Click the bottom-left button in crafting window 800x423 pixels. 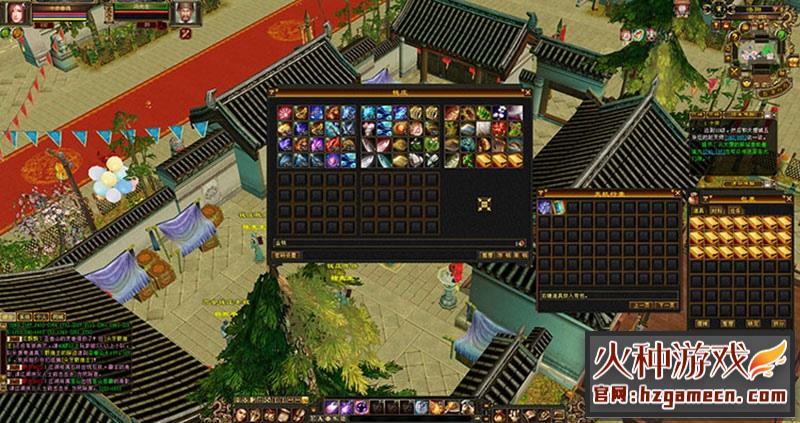(x=288, y=256)
